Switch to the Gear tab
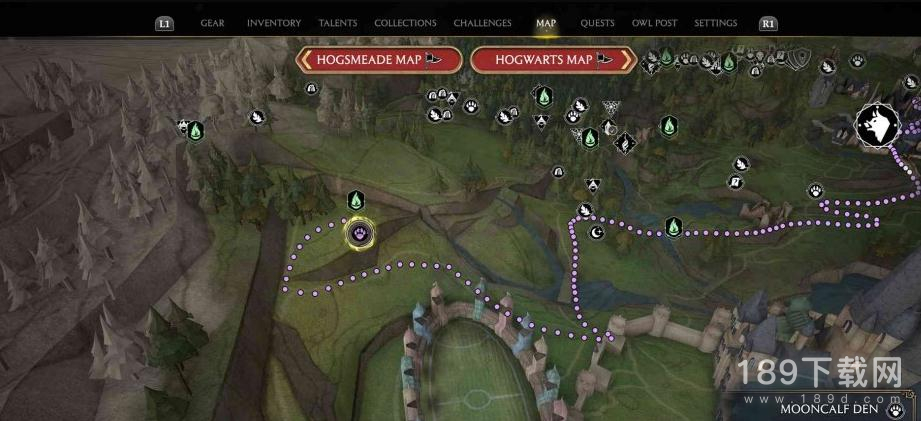Screen dimensions: 921x421 [212, 23]
